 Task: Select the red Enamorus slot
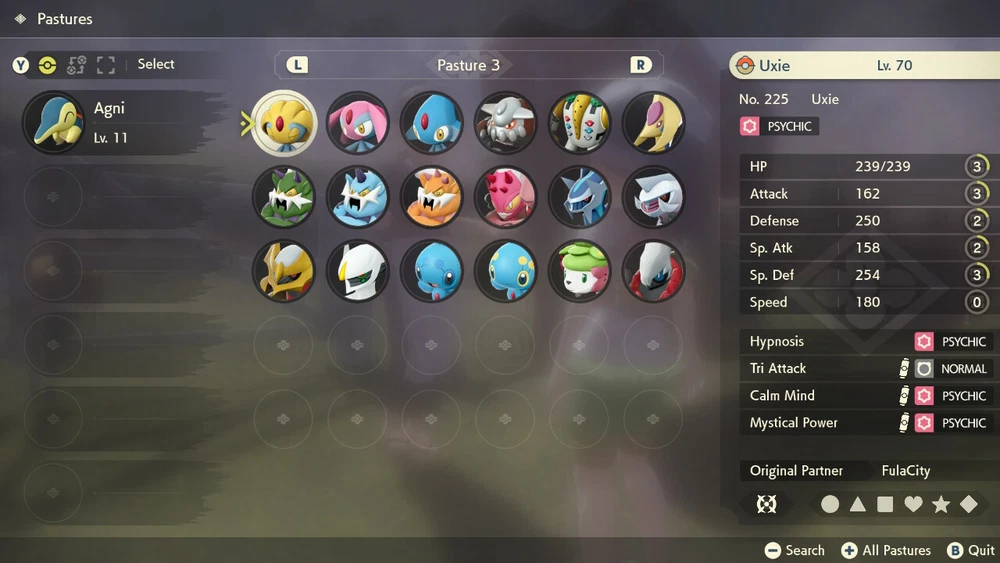click(506, 197)
